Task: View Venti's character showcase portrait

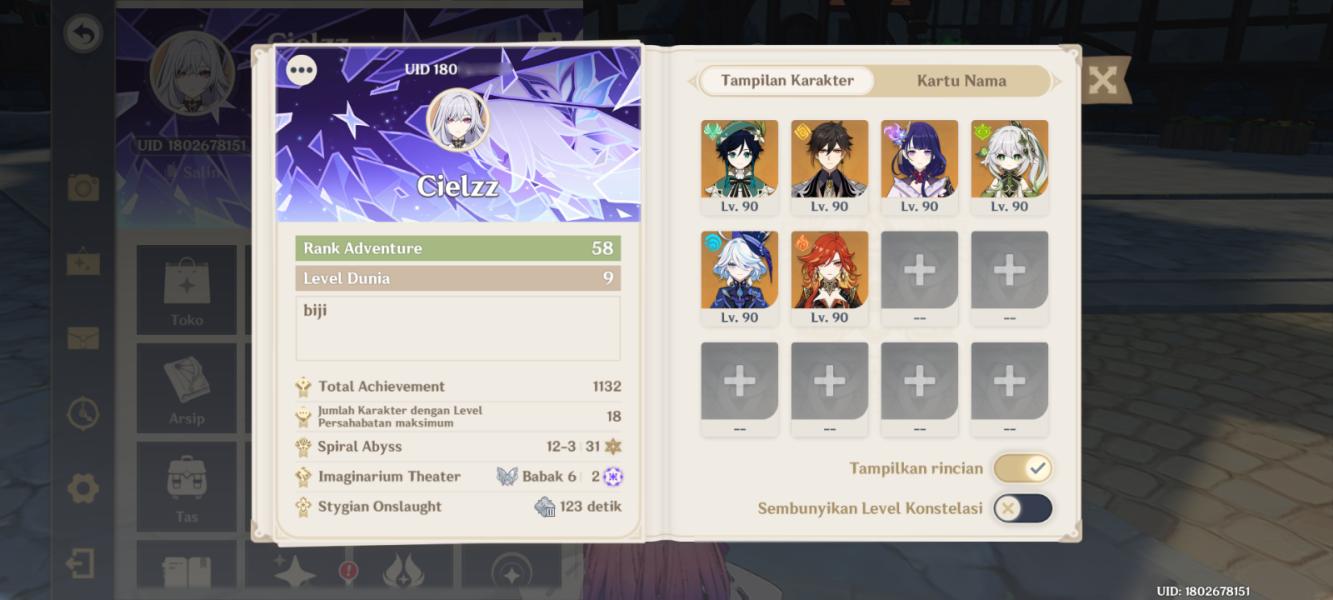Action: tap(739, 160)
